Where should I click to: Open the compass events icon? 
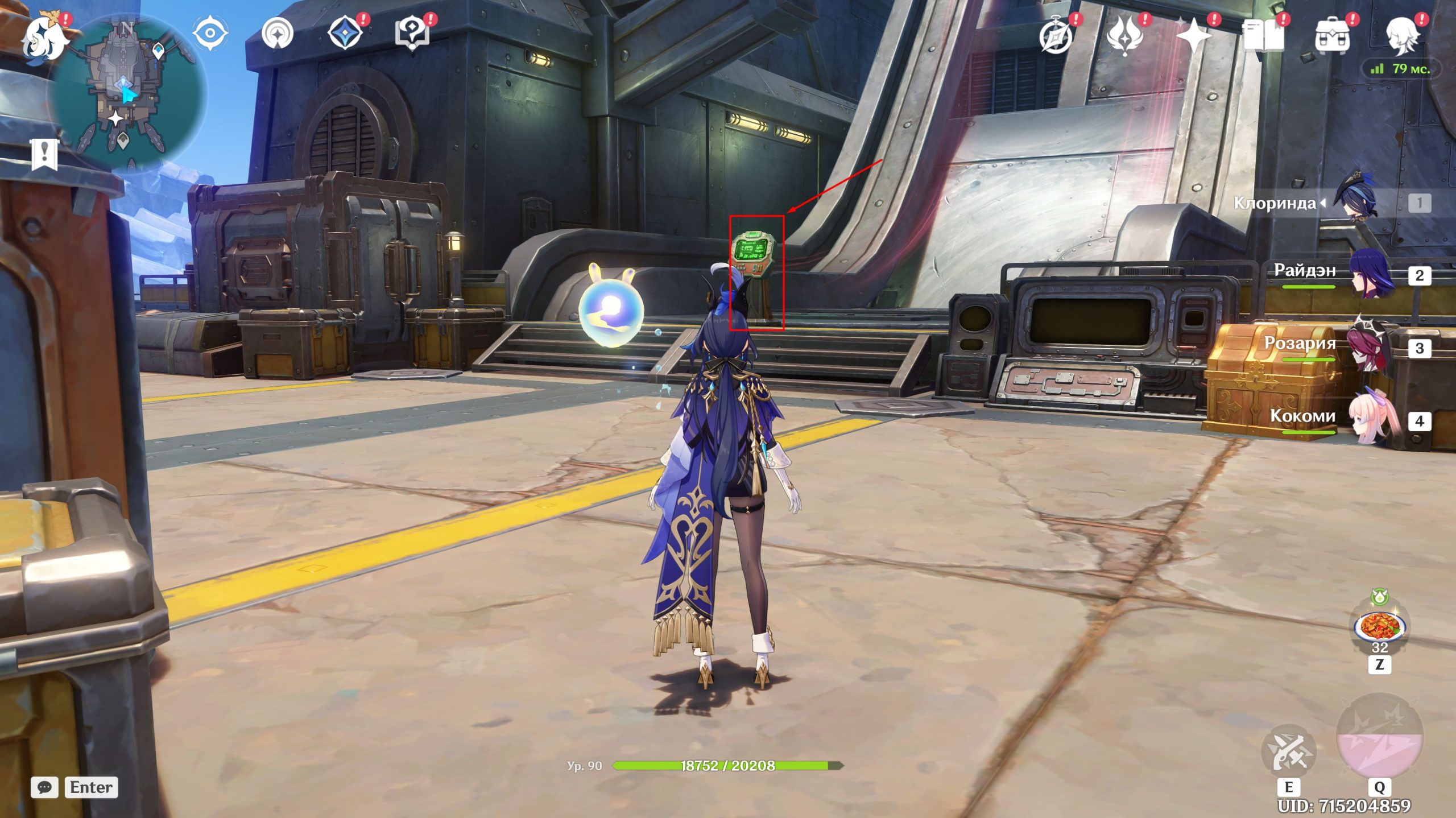coord(1056,36)
